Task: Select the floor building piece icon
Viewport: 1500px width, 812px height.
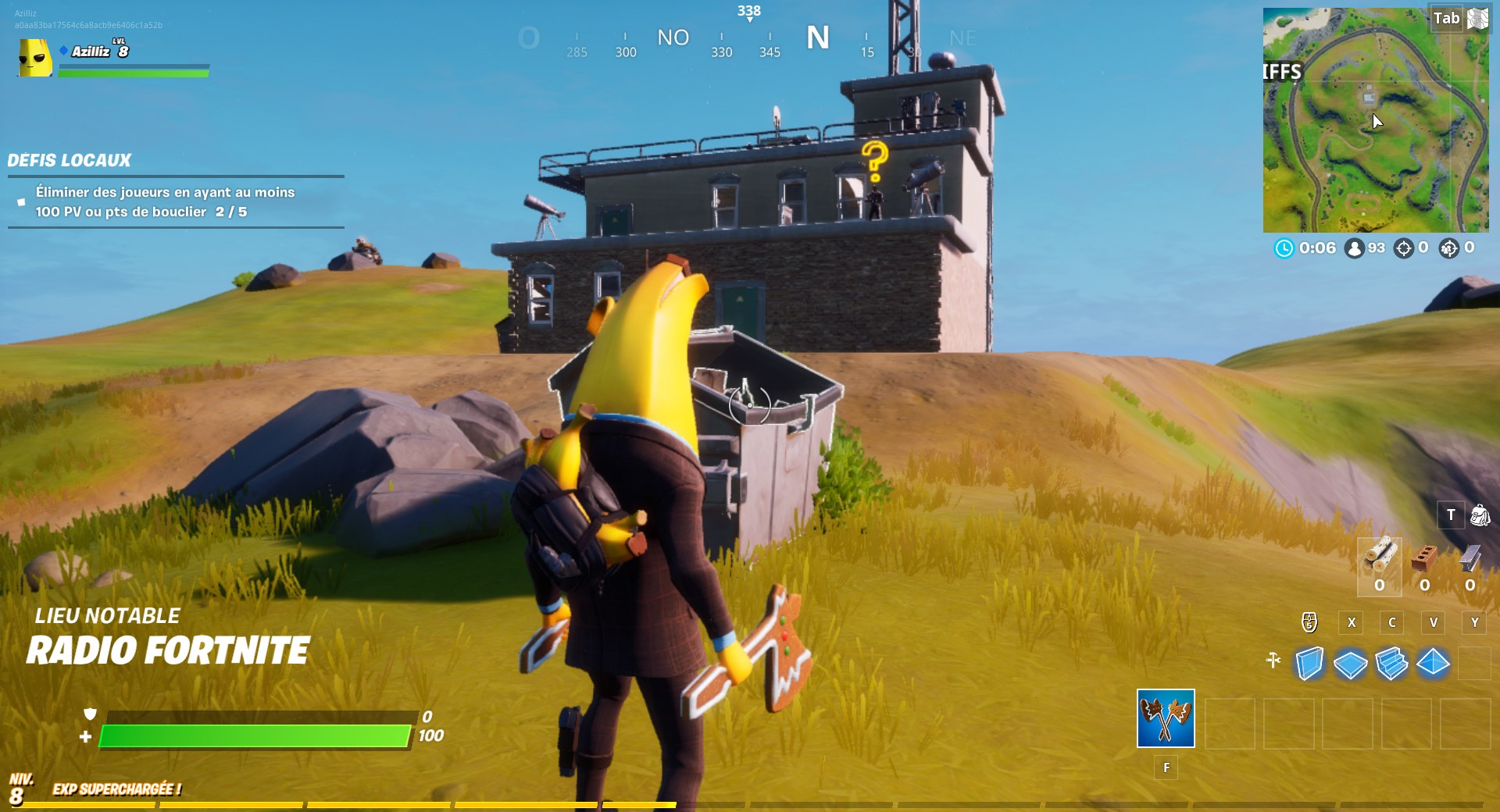Action: [1349, 663]
